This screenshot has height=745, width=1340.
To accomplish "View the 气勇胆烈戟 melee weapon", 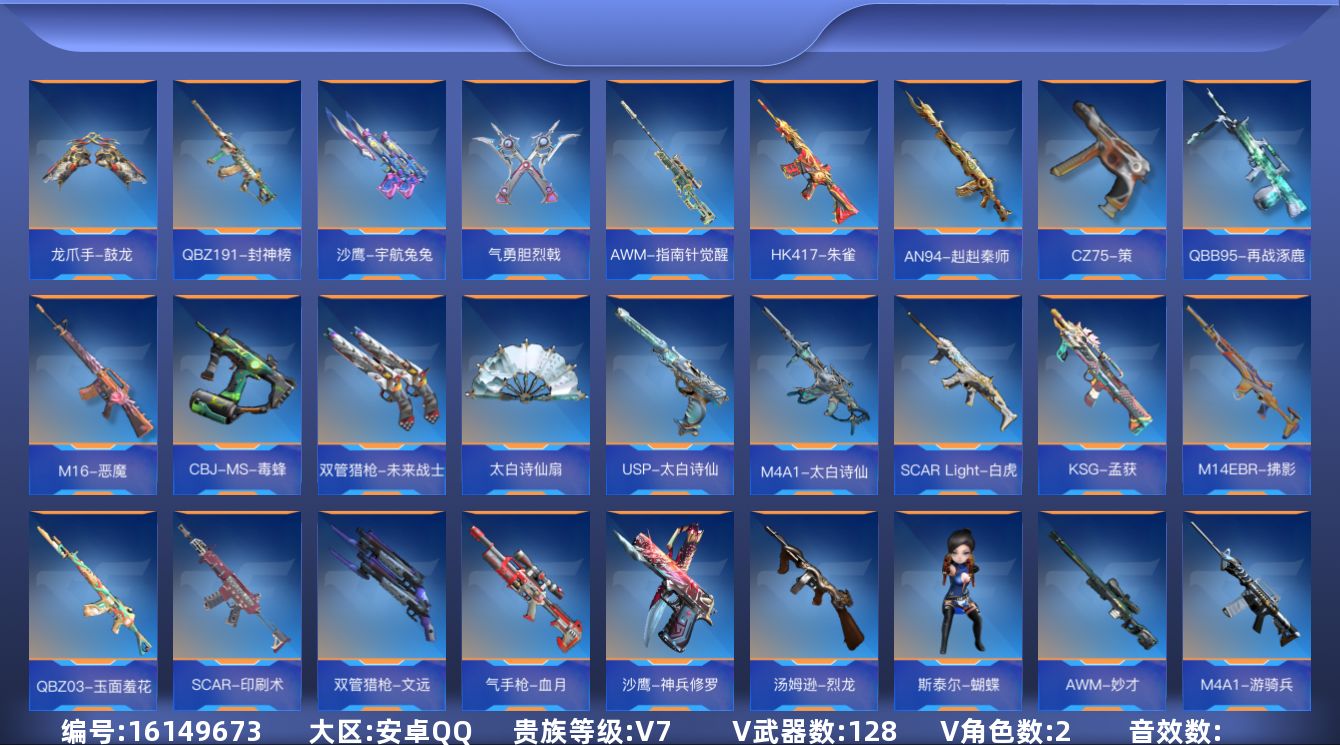I will 525,170.
